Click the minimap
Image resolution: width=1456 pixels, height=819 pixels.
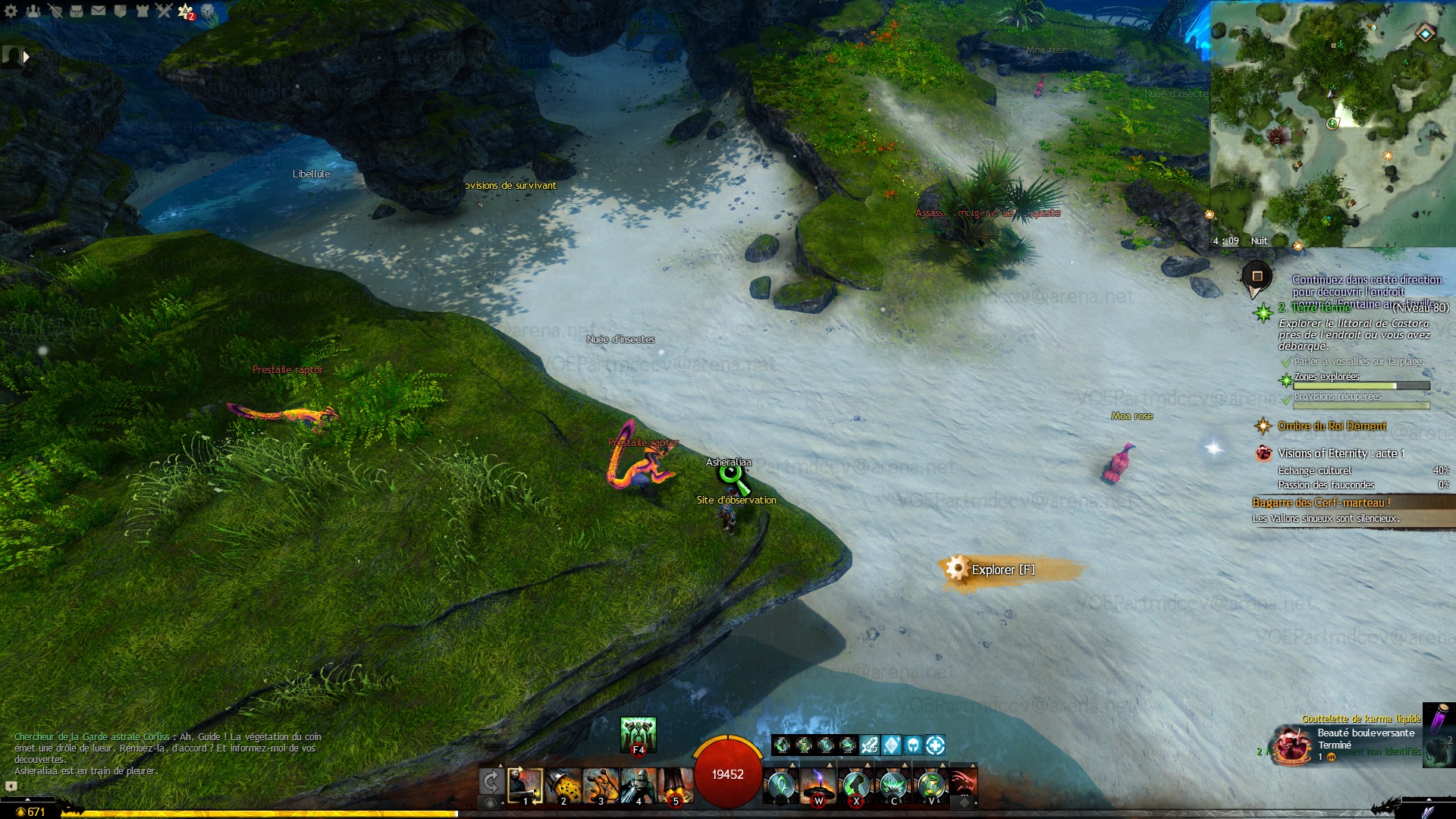tap(1332, 123)
